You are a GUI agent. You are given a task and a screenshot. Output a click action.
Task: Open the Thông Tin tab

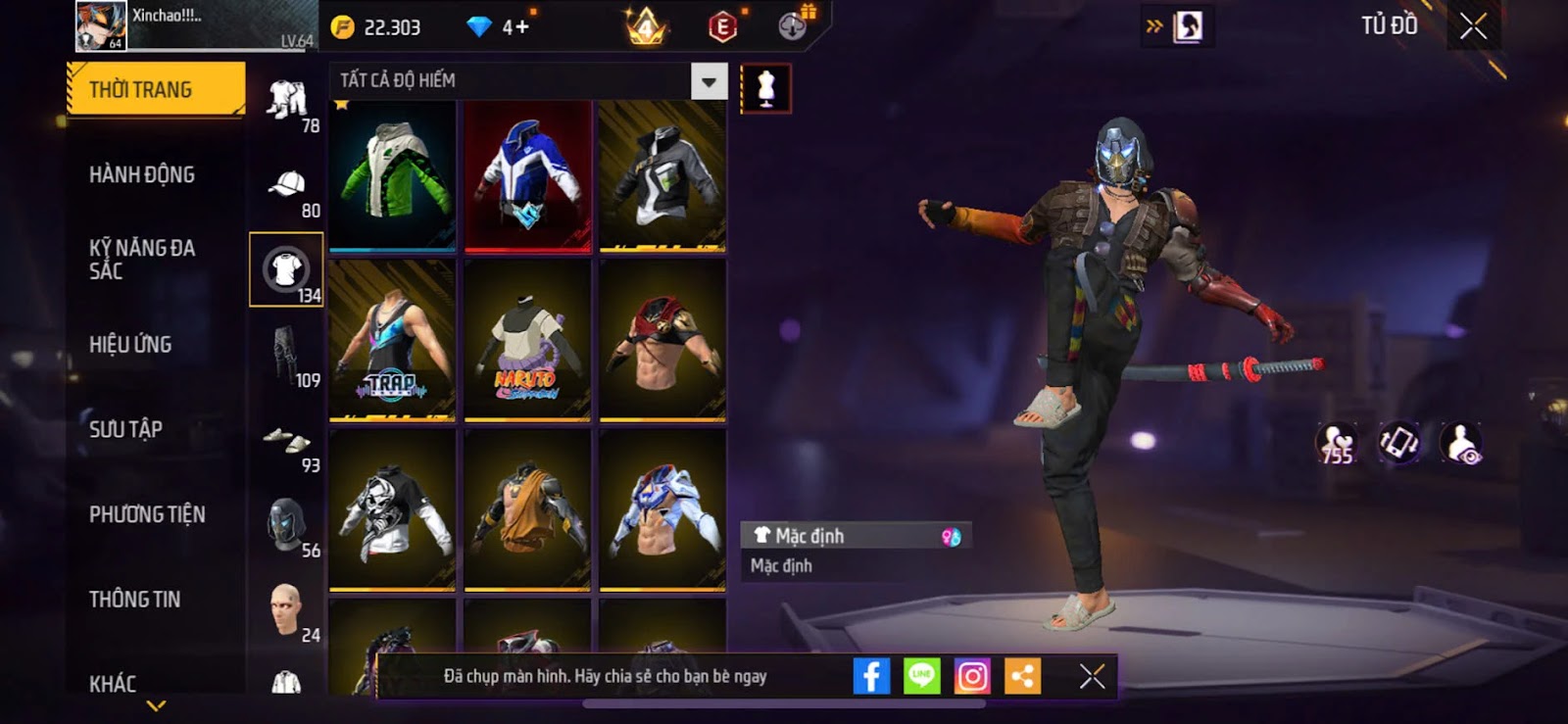coord(134,599)
